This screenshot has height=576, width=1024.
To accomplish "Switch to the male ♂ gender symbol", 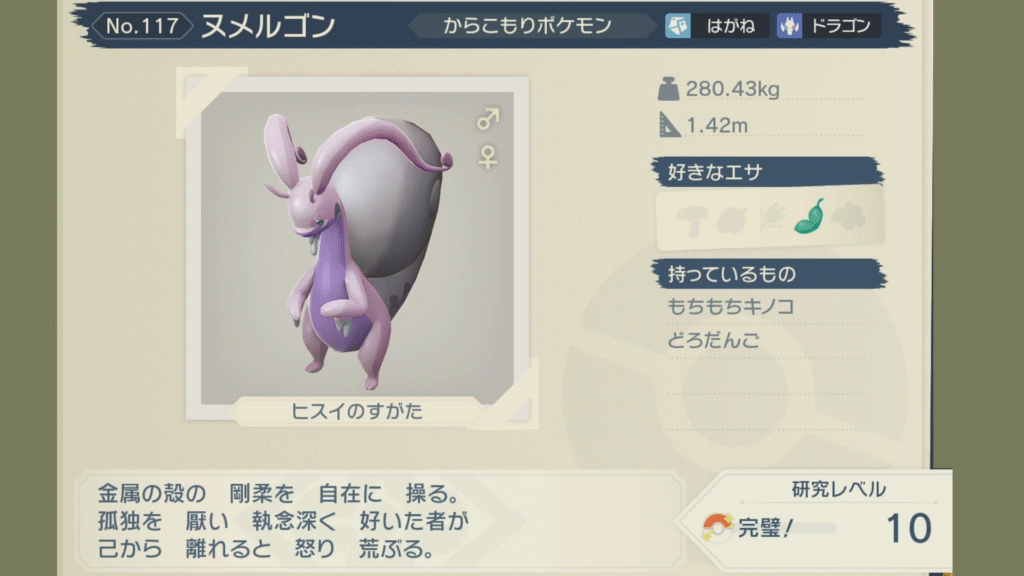I will point(488,121).
